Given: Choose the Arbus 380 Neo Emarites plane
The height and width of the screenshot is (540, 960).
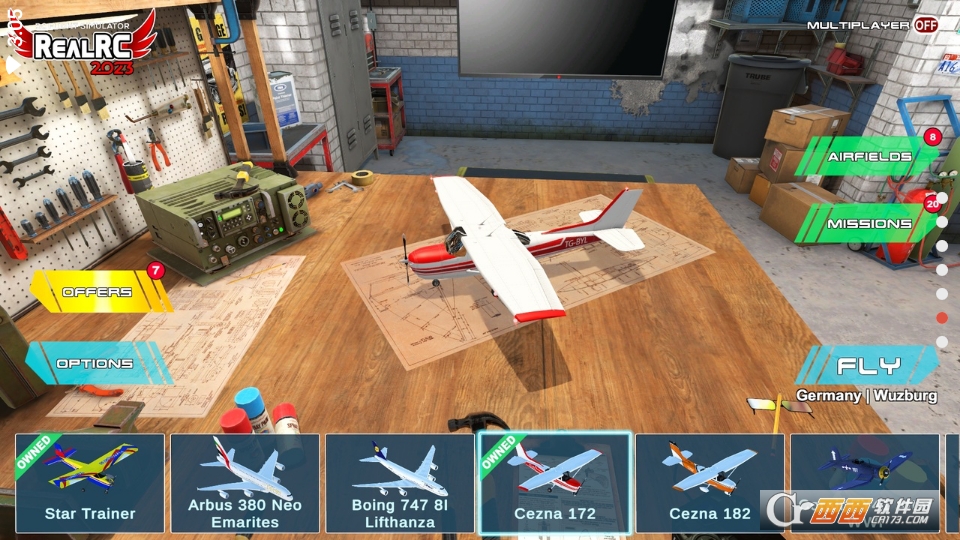Looking at the screenshot, I should click(x=245, y=482).
